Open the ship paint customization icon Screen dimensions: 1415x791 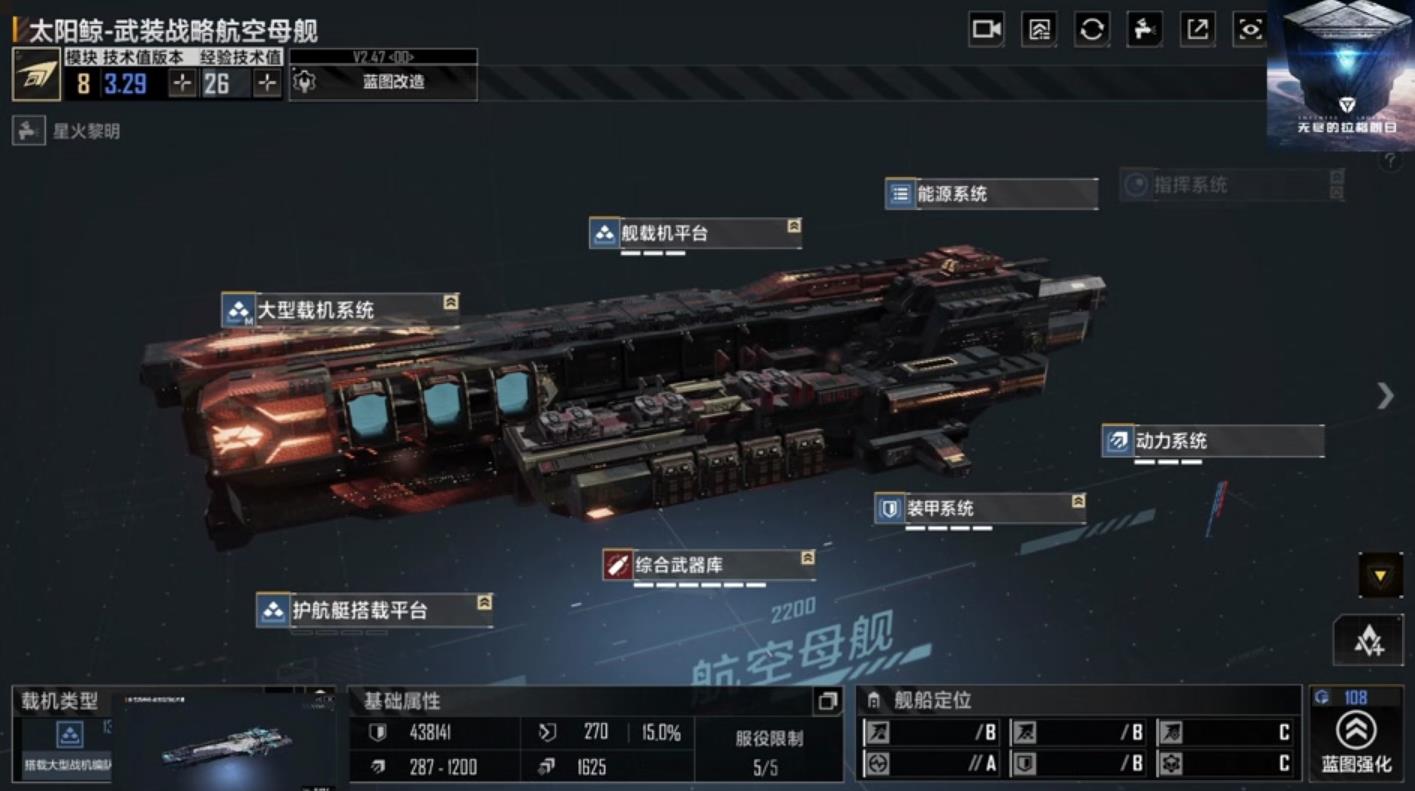1145,30
